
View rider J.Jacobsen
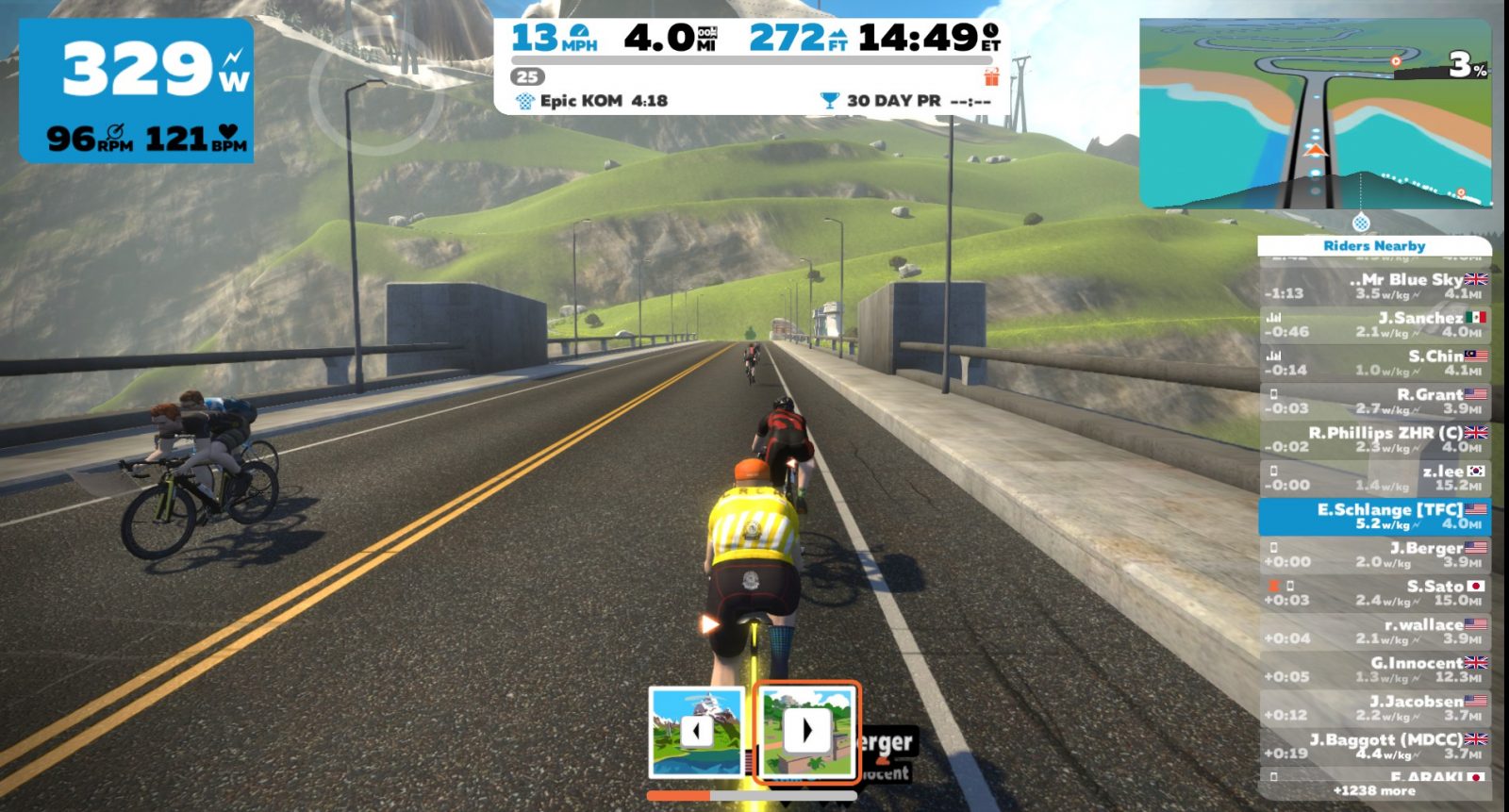click(x=1375, y=708)
